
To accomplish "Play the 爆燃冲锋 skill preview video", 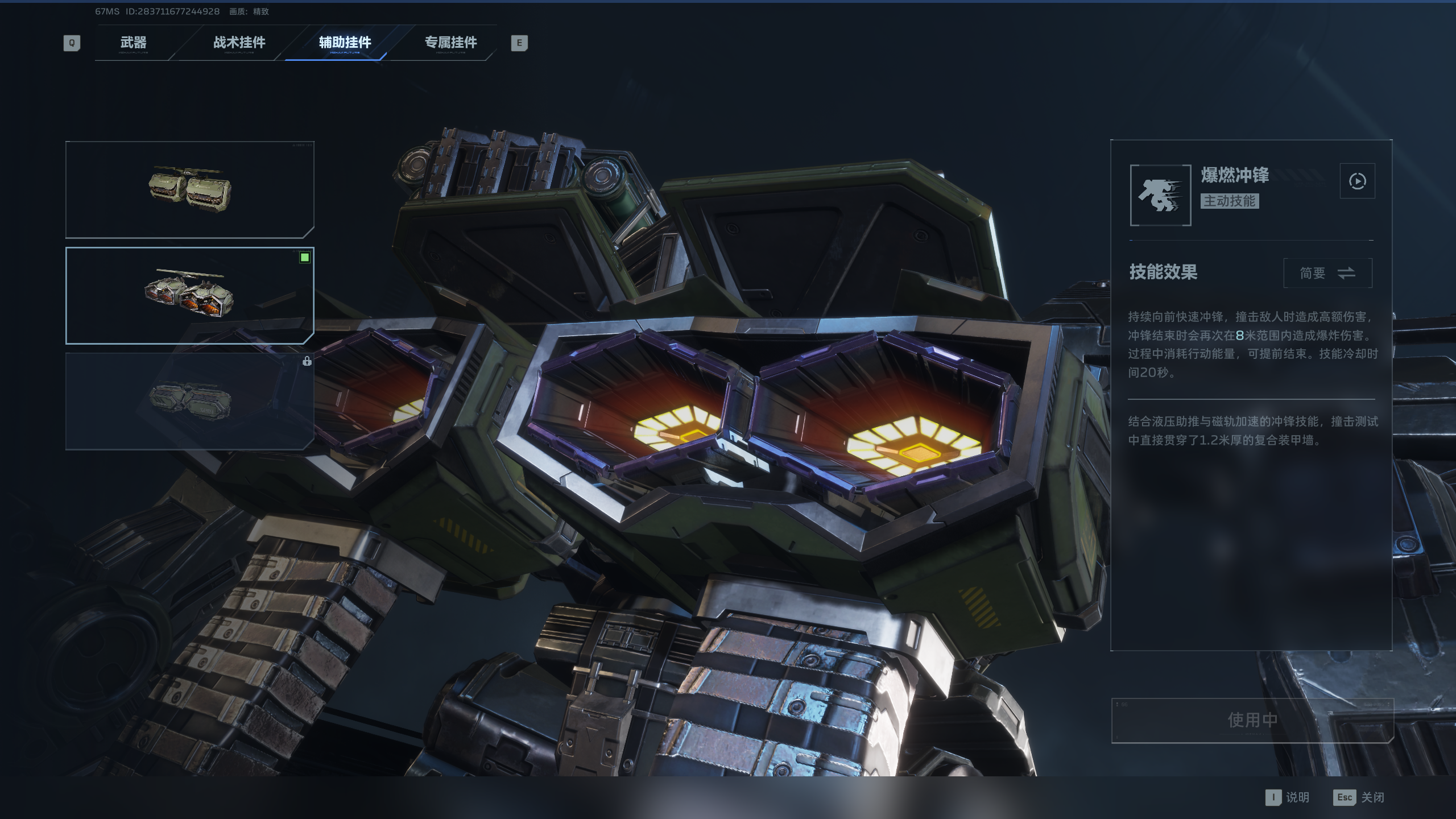I will click(x=1357, y=181).
